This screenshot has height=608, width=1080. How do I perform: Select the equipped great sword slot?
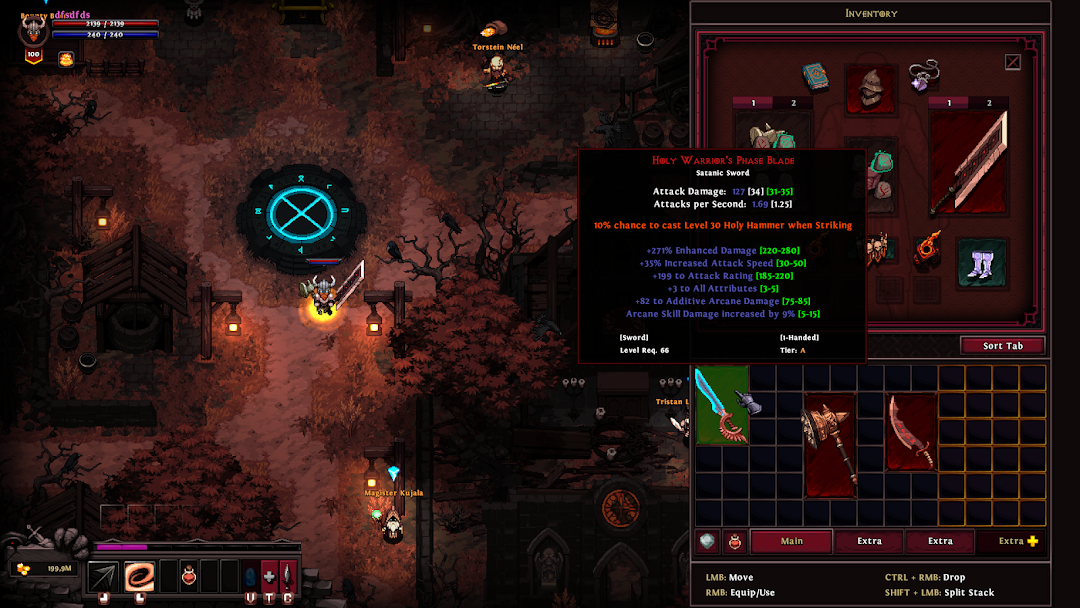[968, 162]
